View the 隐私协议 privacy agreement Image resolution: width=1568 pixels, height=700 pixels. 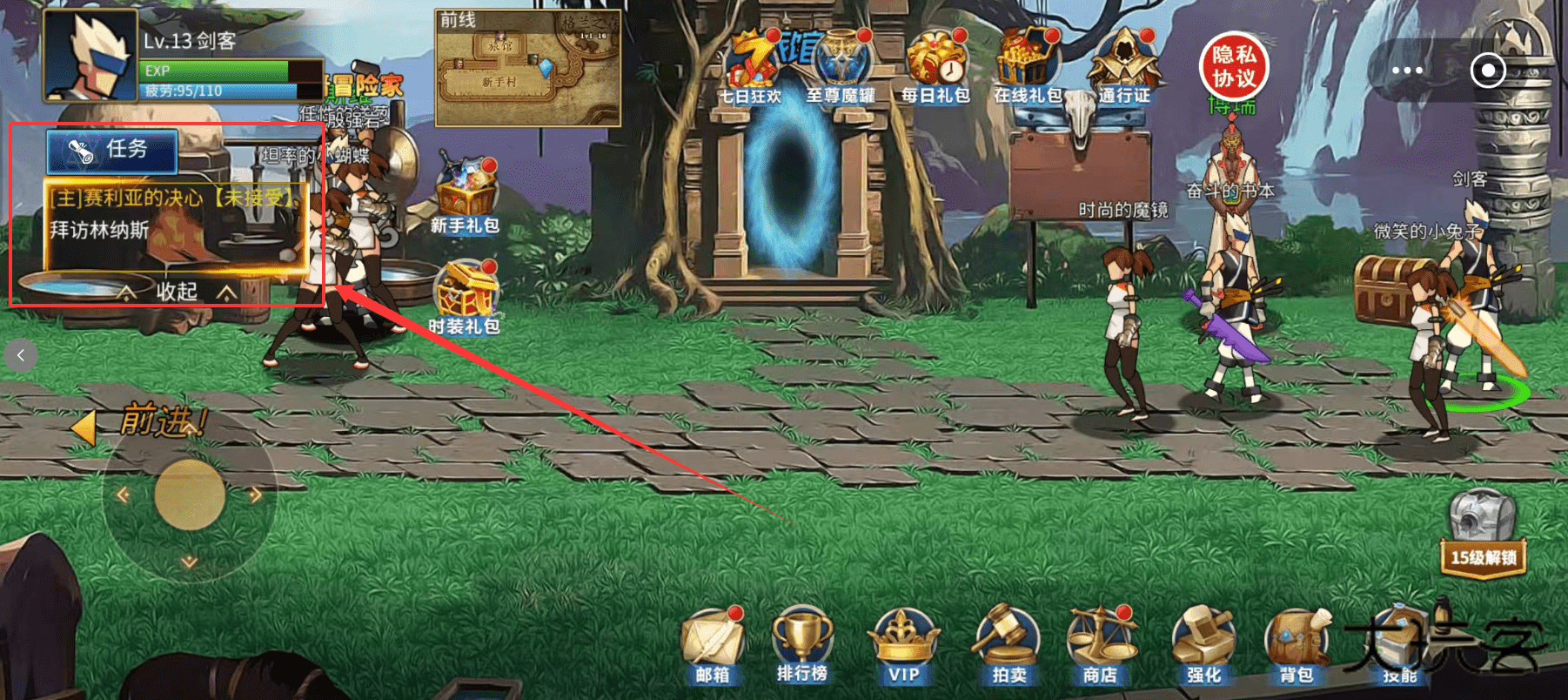[x=1234, y=67]
